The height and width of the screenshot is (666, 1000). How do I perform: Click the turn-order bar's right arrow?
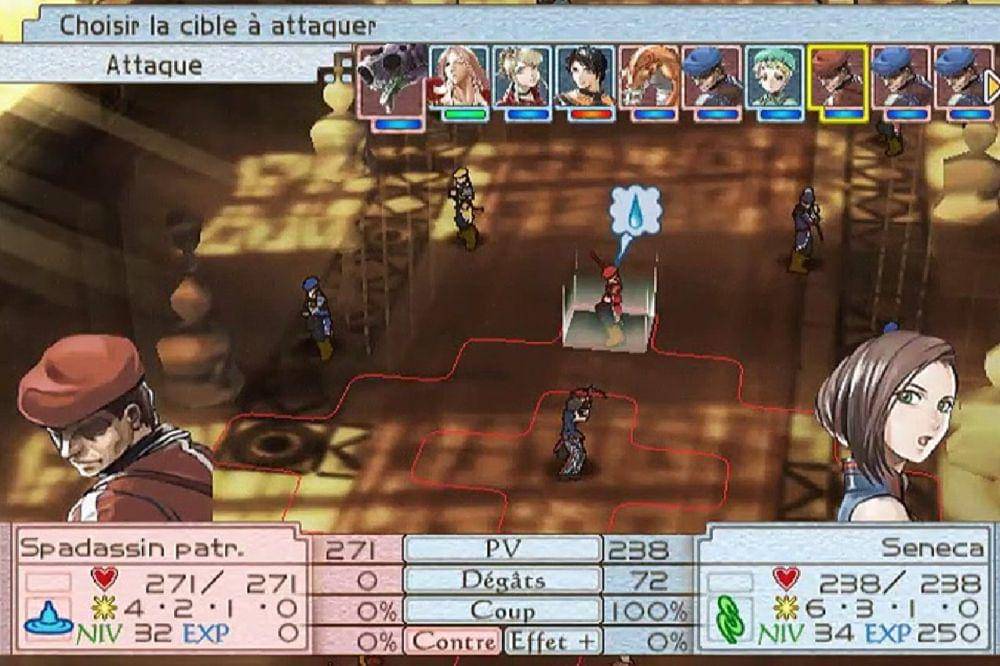point(992,87)
